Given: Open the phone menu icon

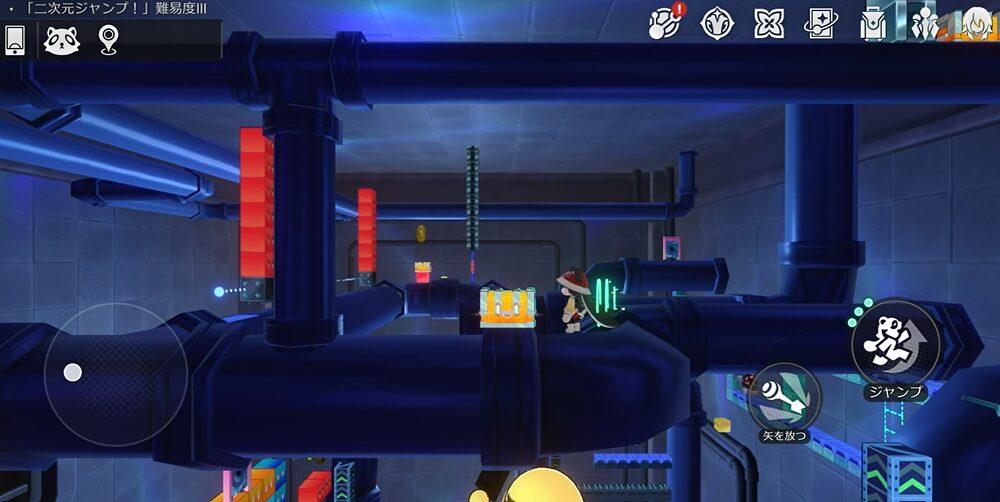Looking at the screenshot, I should pos(15,40).
